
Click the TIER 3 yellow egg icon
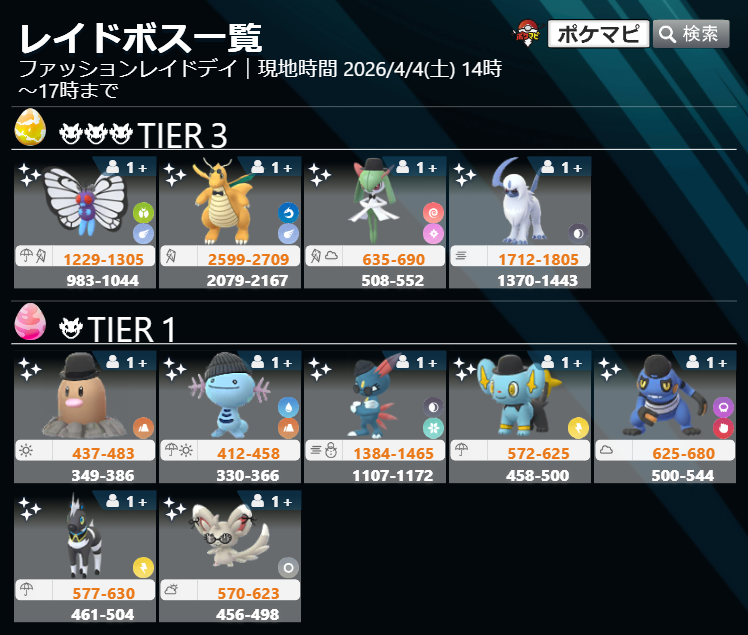pyautogui.click(x=30, y=128)
